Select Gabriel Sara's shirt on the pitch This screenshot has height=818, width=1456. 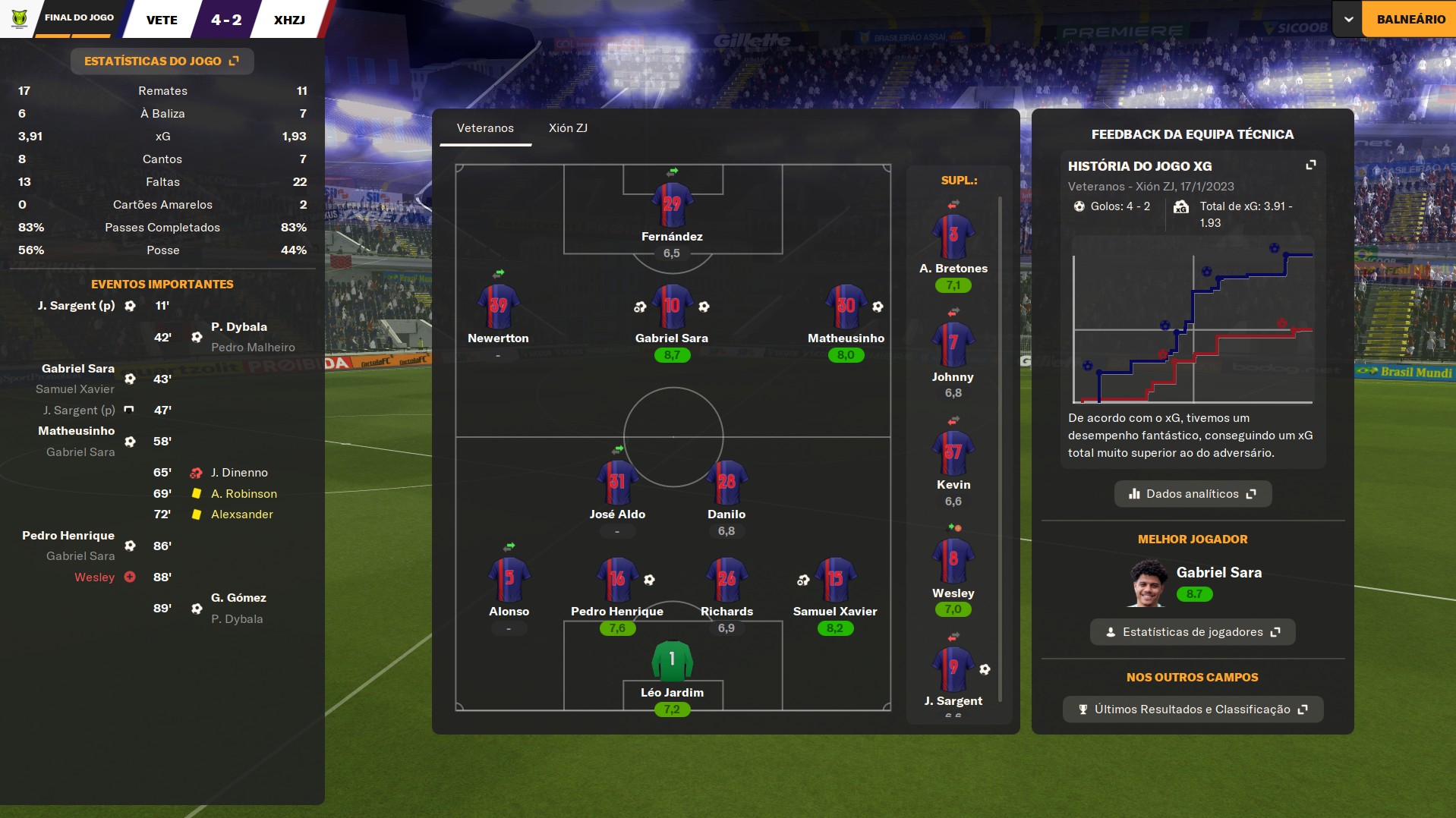(672, 307)
